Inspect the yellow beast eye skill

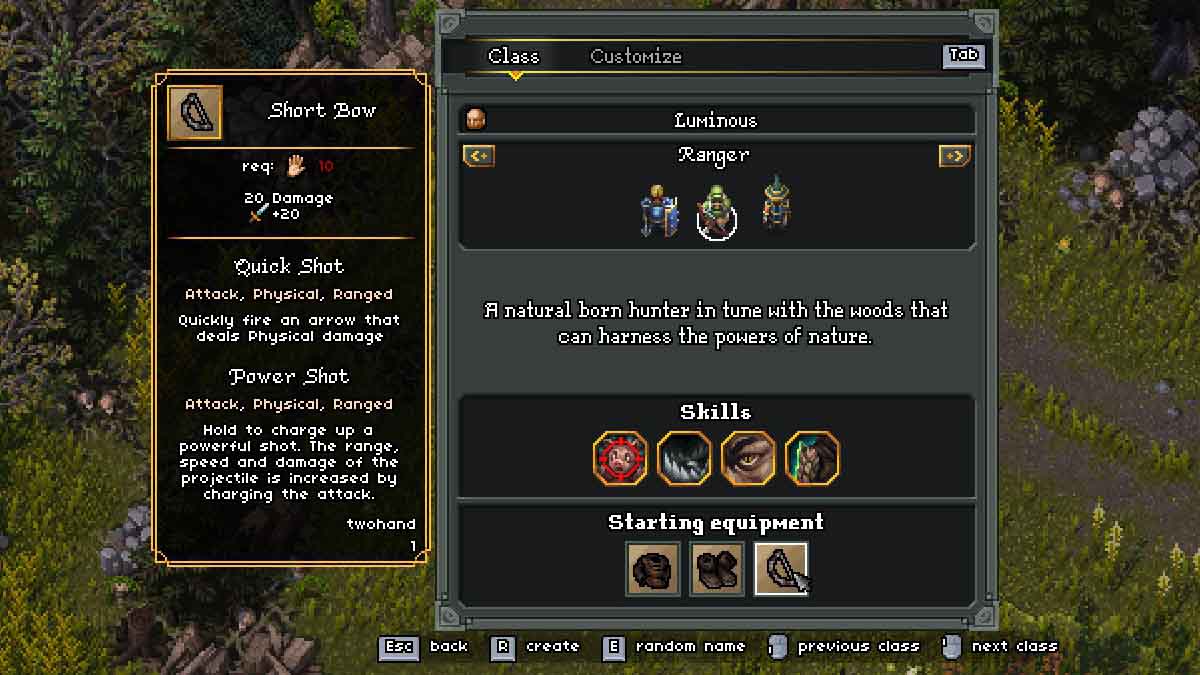coord(748,458)
